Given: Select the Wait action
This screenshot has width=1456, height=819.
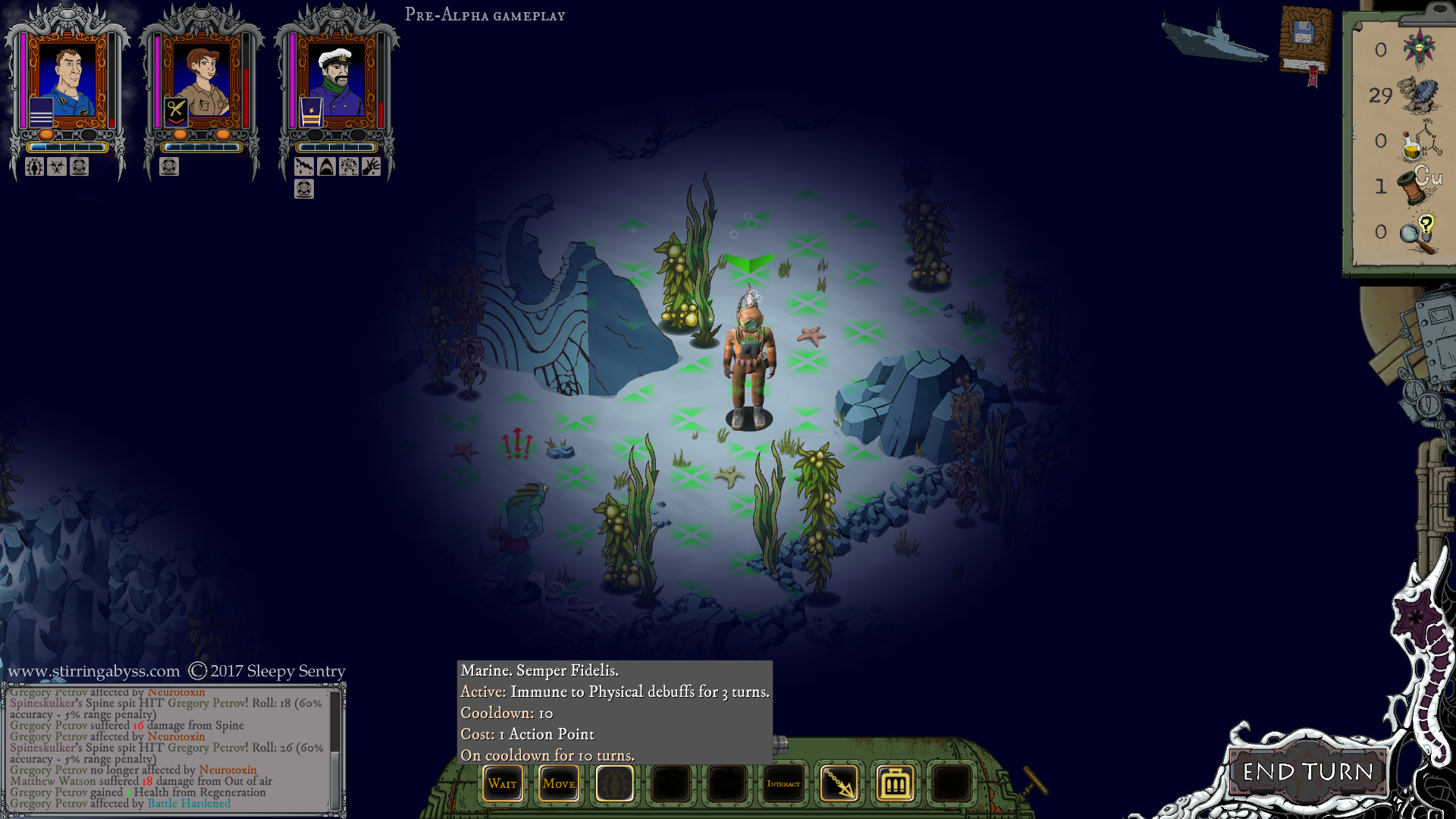Looking at the screenshot, I should click(x=502, y=783).
